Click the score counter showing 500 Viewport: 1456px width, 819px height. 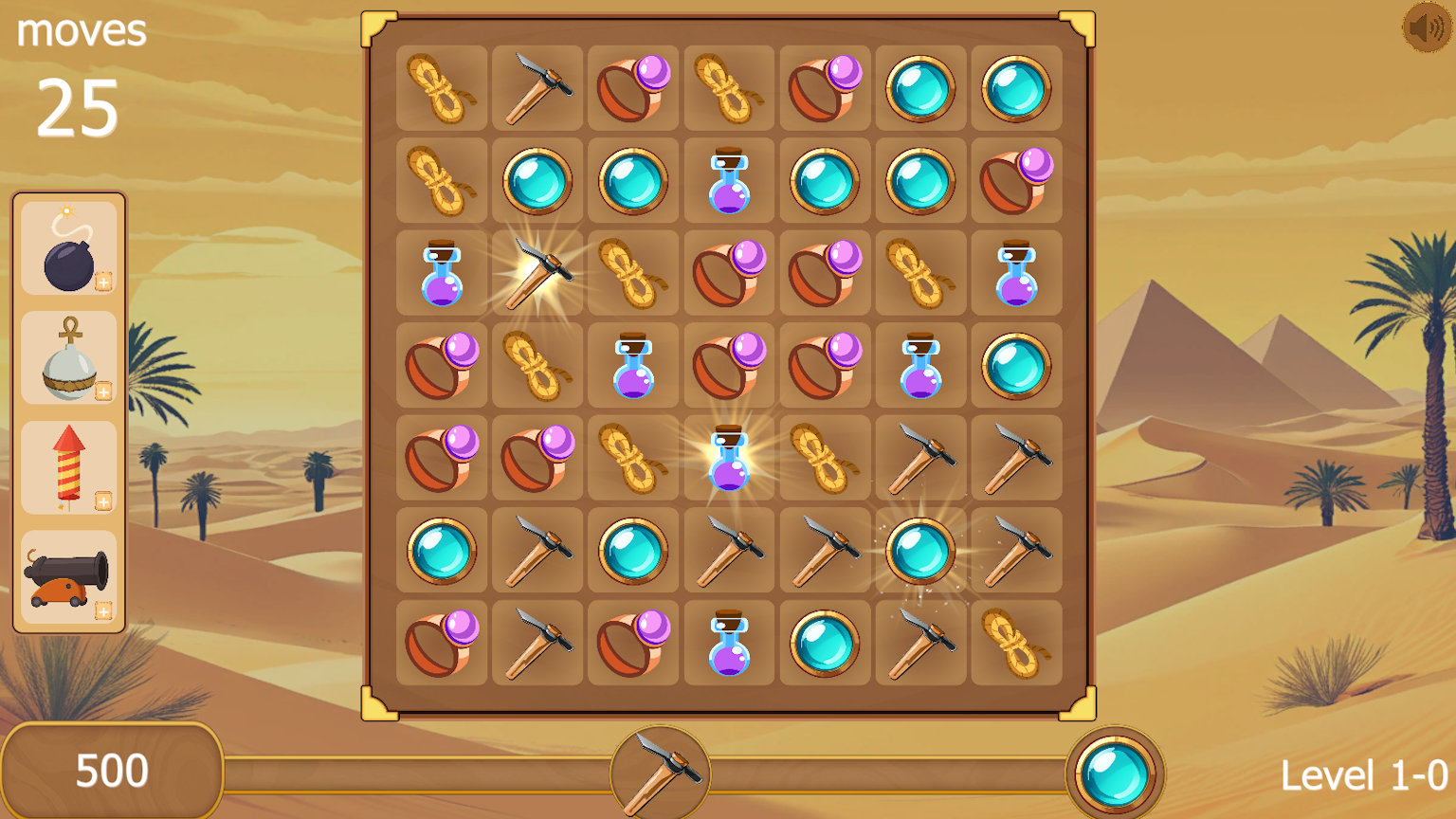pos(110,771)
